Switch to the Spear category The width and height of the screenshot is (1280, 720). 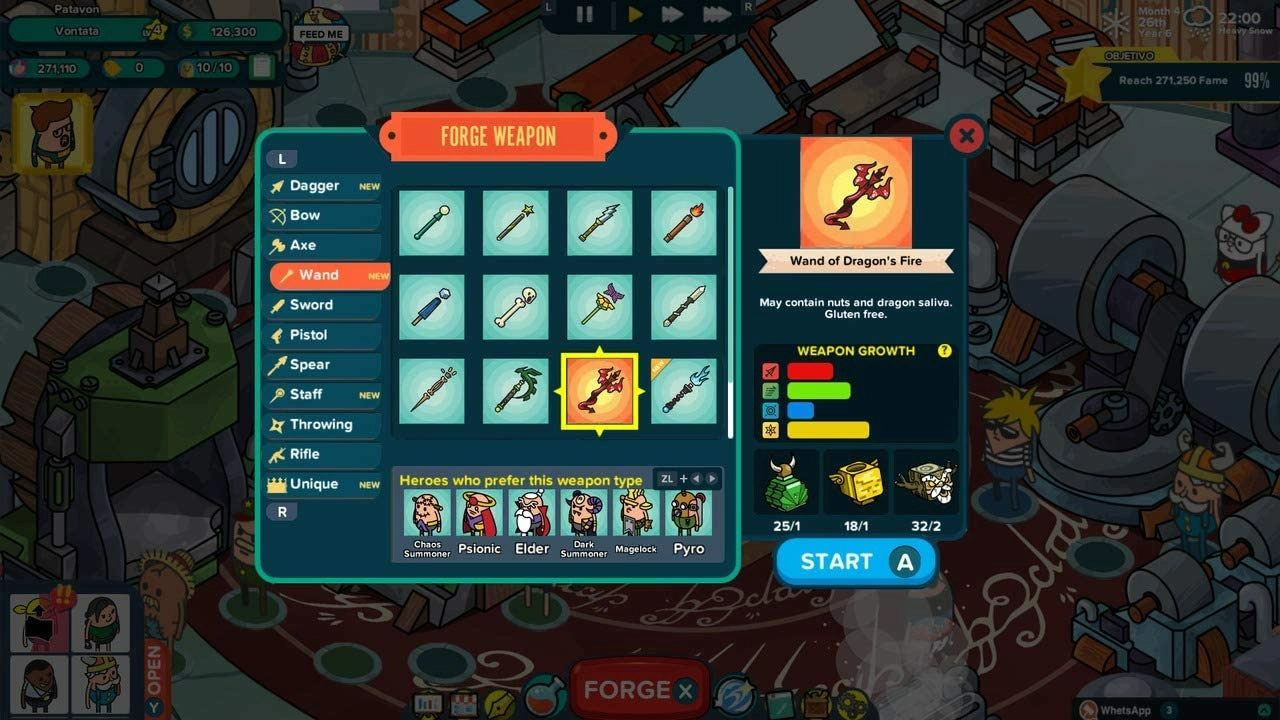pyautogui.click(x=309, y=365)
